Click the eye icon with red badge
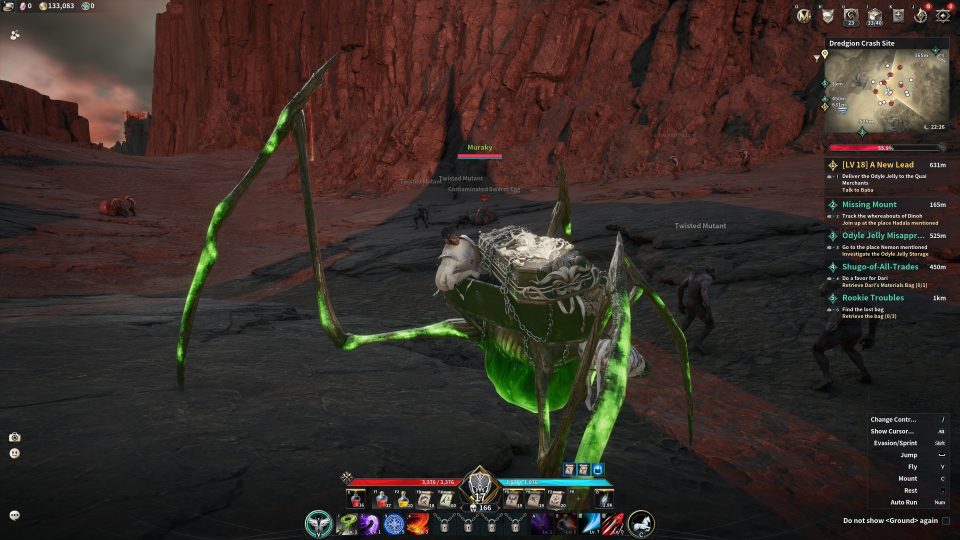960x540 pixels. tap(942, 15)
